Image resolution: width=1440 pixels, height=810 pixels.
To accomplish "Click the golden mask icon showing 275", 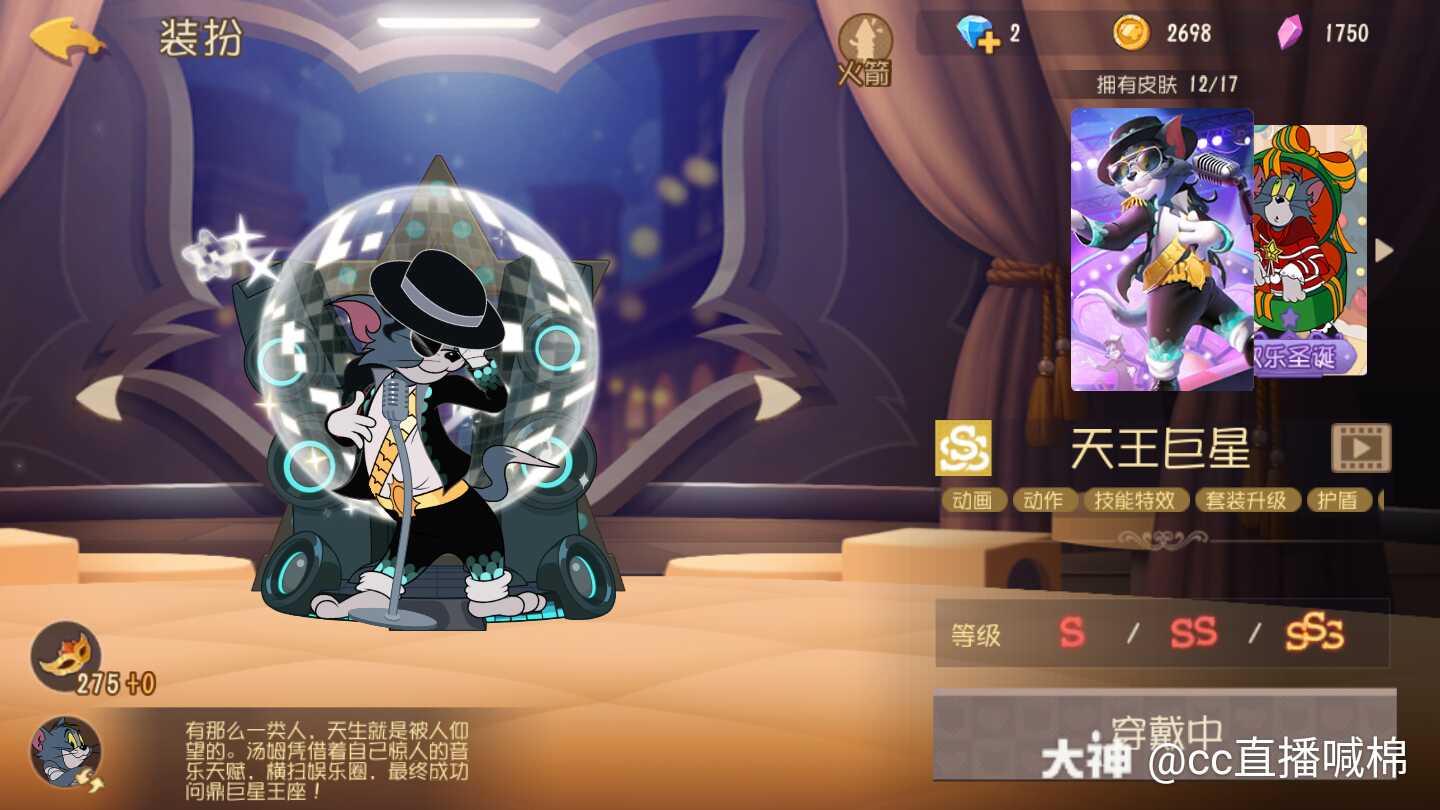I will click(65, 655).
